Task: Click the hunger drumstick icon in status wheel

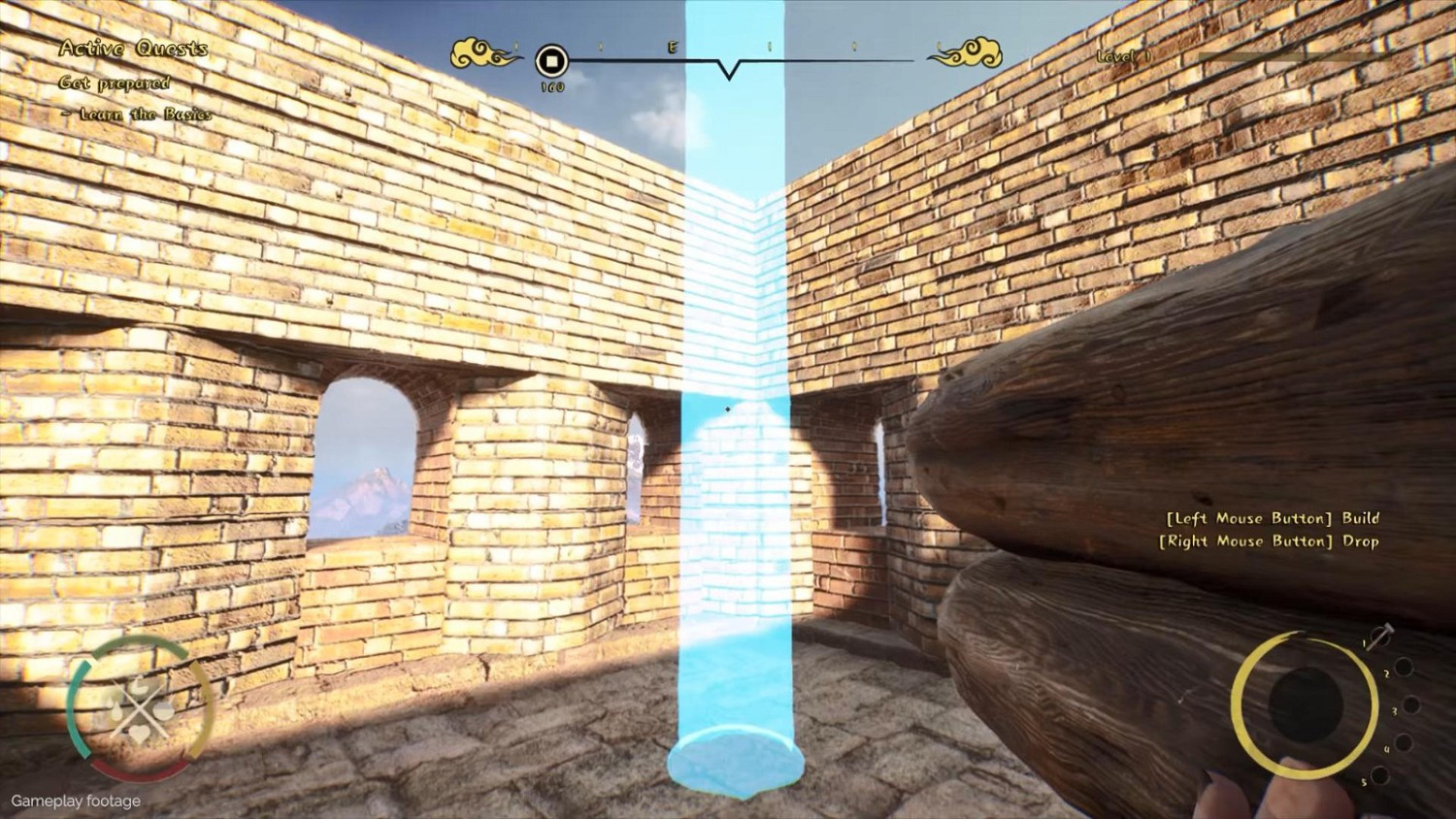Action: click(x=140, y=685)
